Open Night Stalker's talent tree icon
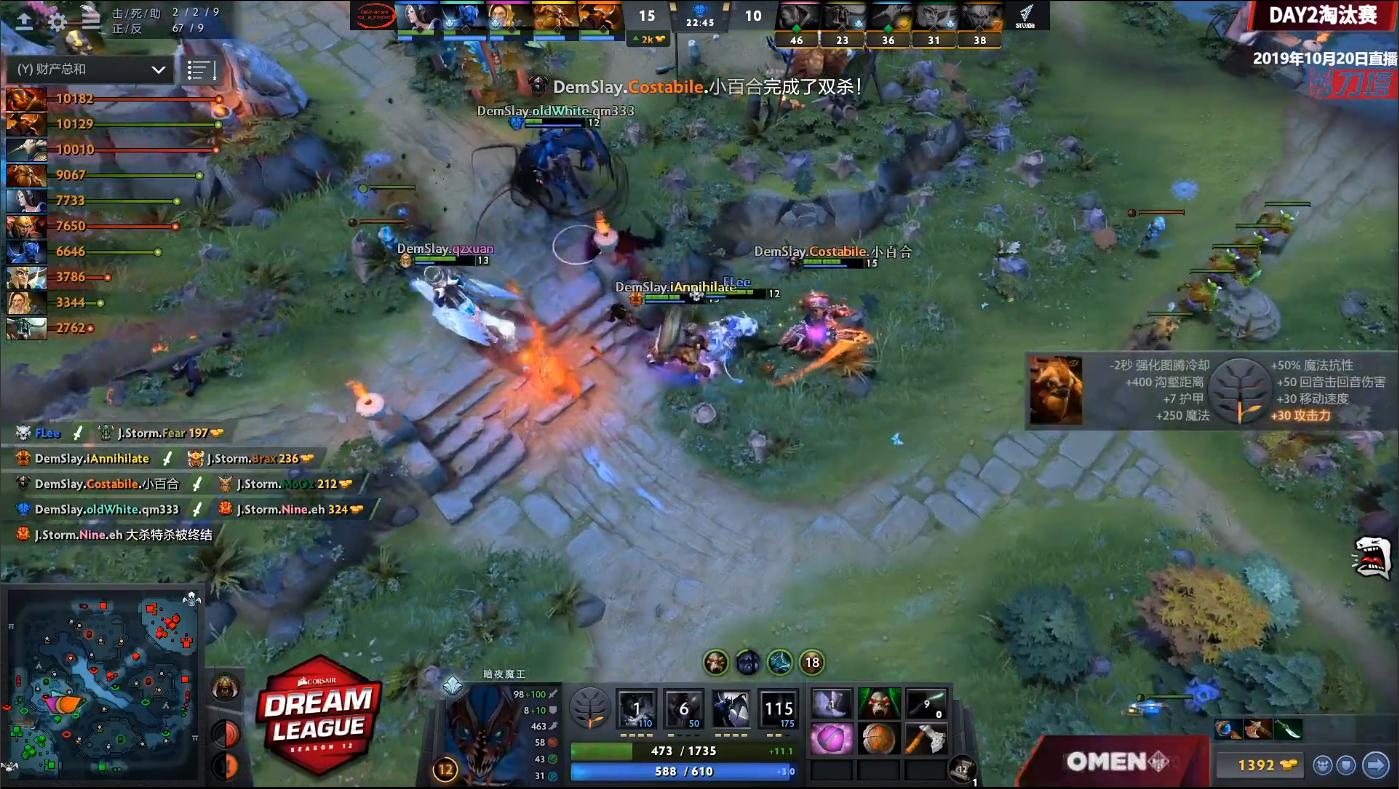 [592, 709]
